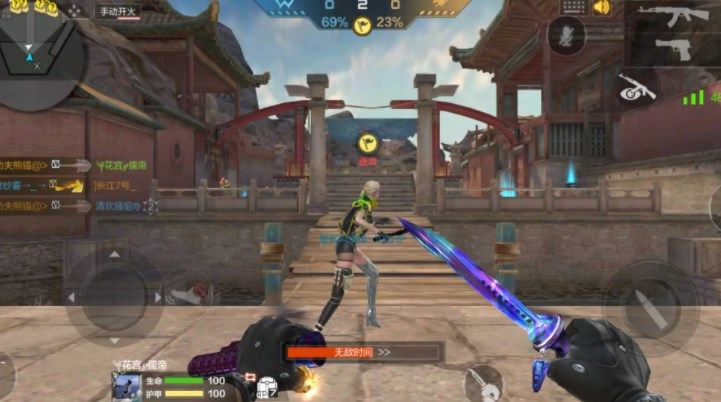Open the keyboard chat button
The image size is (721, 402).
tap(575, 8)
